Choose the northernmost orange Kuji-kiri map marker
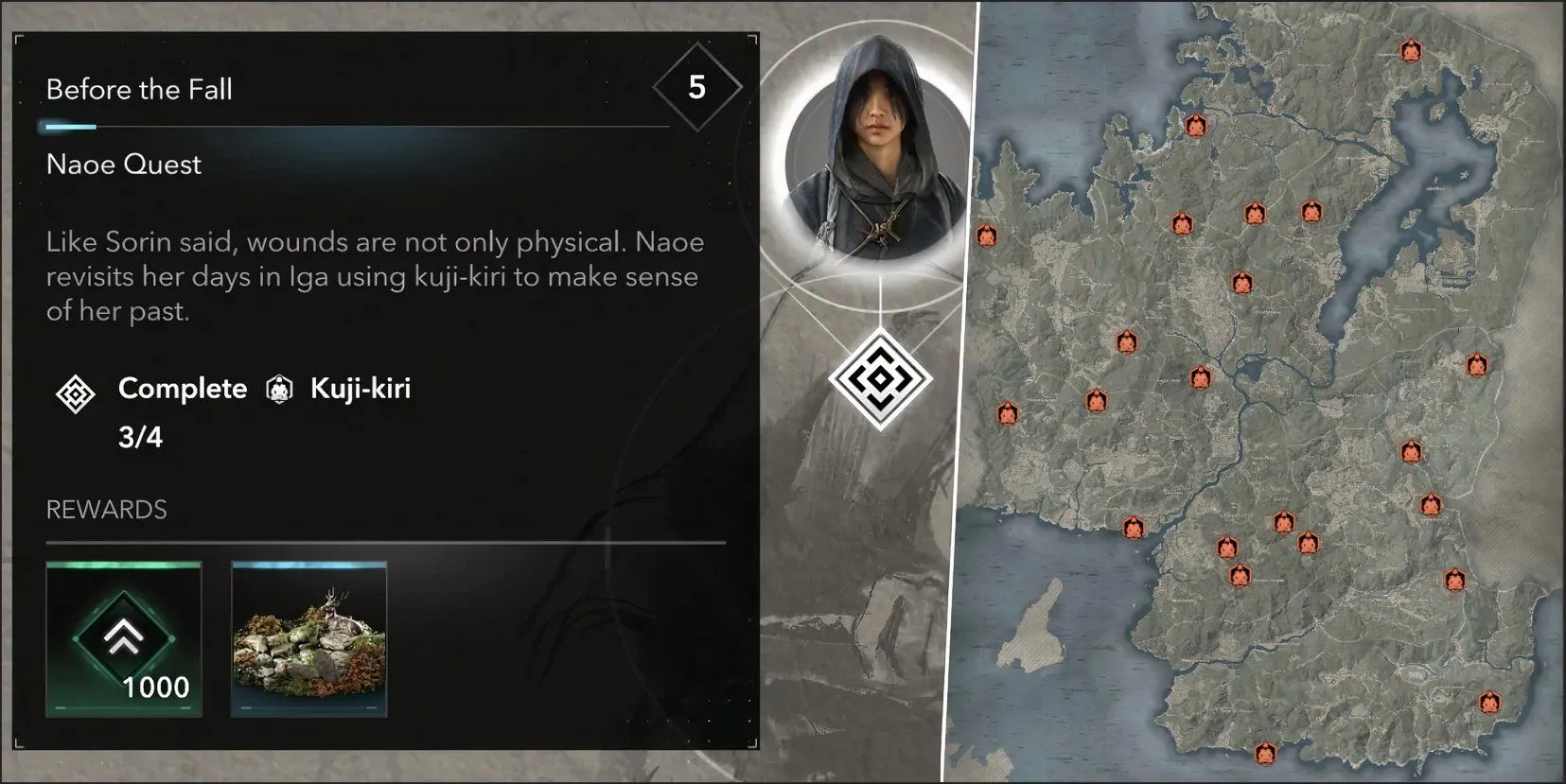This screenshot has width=1566, height=784. pyautogui.click(x=1411, y=50)
